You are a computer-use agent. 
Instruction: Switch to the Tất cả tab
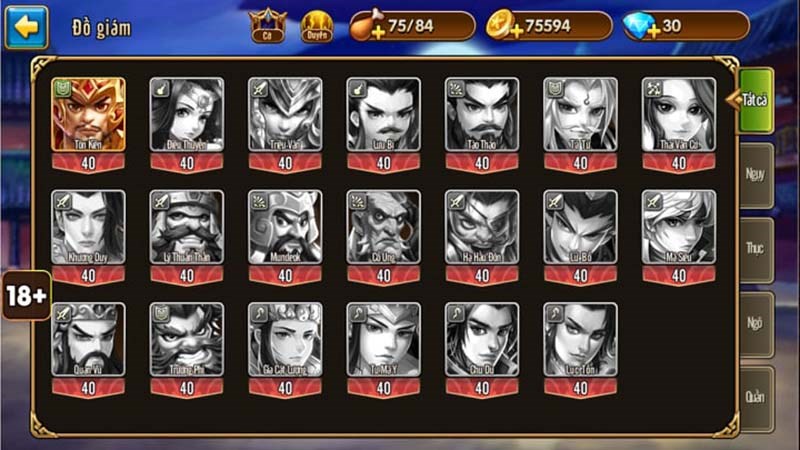[x=755, y=100]
